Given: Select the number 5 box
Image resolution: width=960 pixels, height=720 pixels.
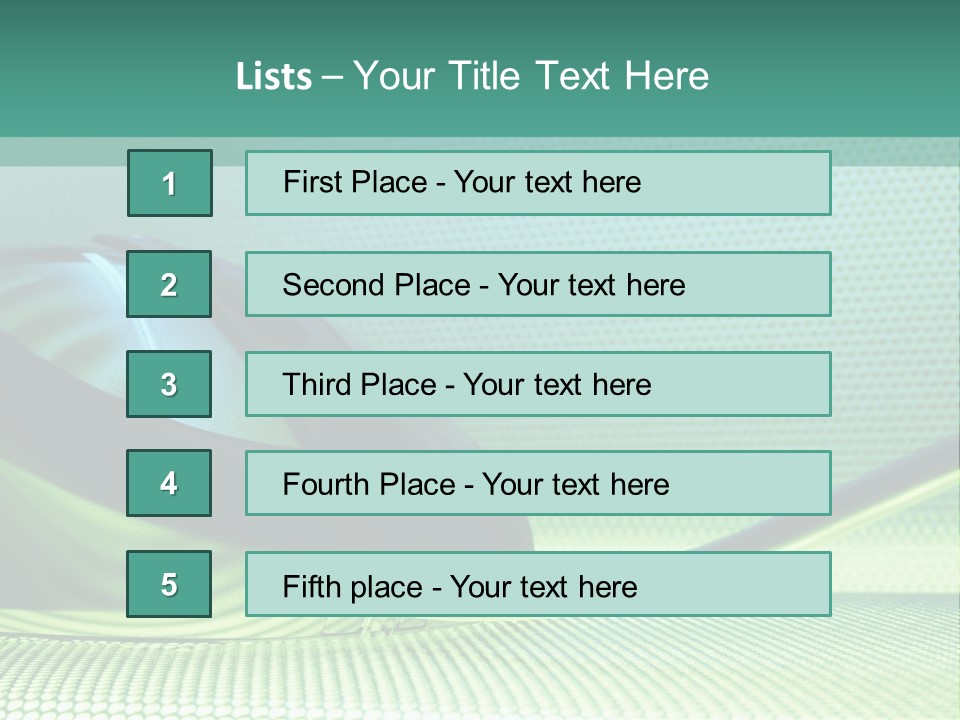Looking at the screenshot, I should (x=169, y=584).
